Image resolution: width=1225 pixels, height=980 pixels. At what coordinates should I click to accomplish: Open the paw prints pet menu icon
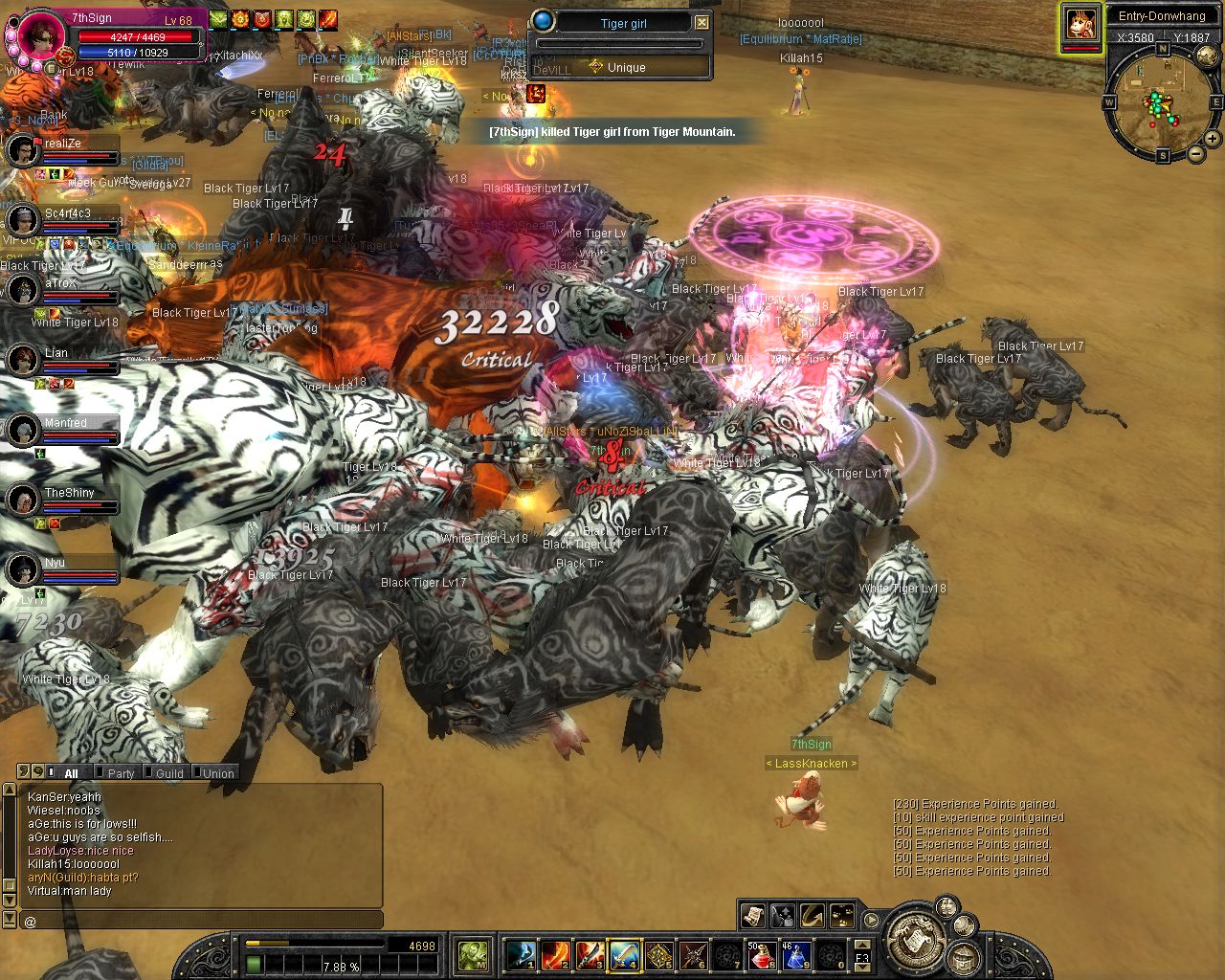pyautogui.click(x=842, y=915)
